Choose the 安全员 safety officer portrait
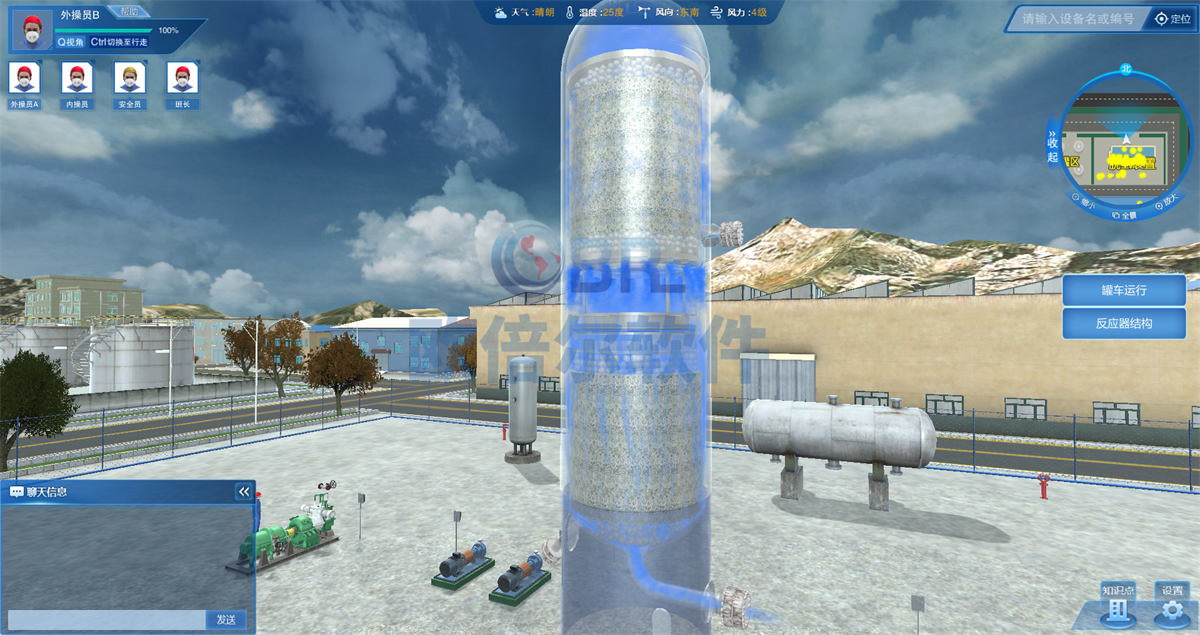This screenshot has width=1200, height=635. (129, 83)
